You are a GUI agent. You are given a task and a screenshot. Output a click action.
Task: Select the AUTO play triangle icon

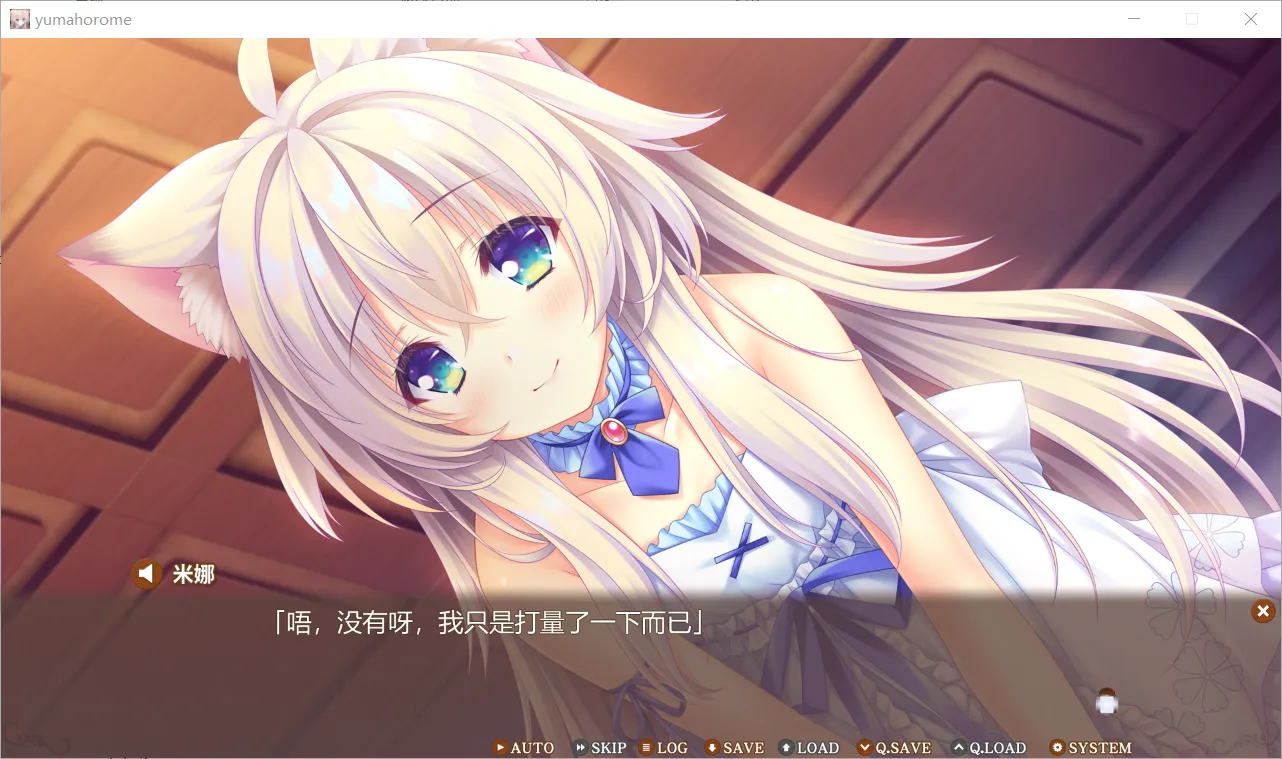pos(500,747)
